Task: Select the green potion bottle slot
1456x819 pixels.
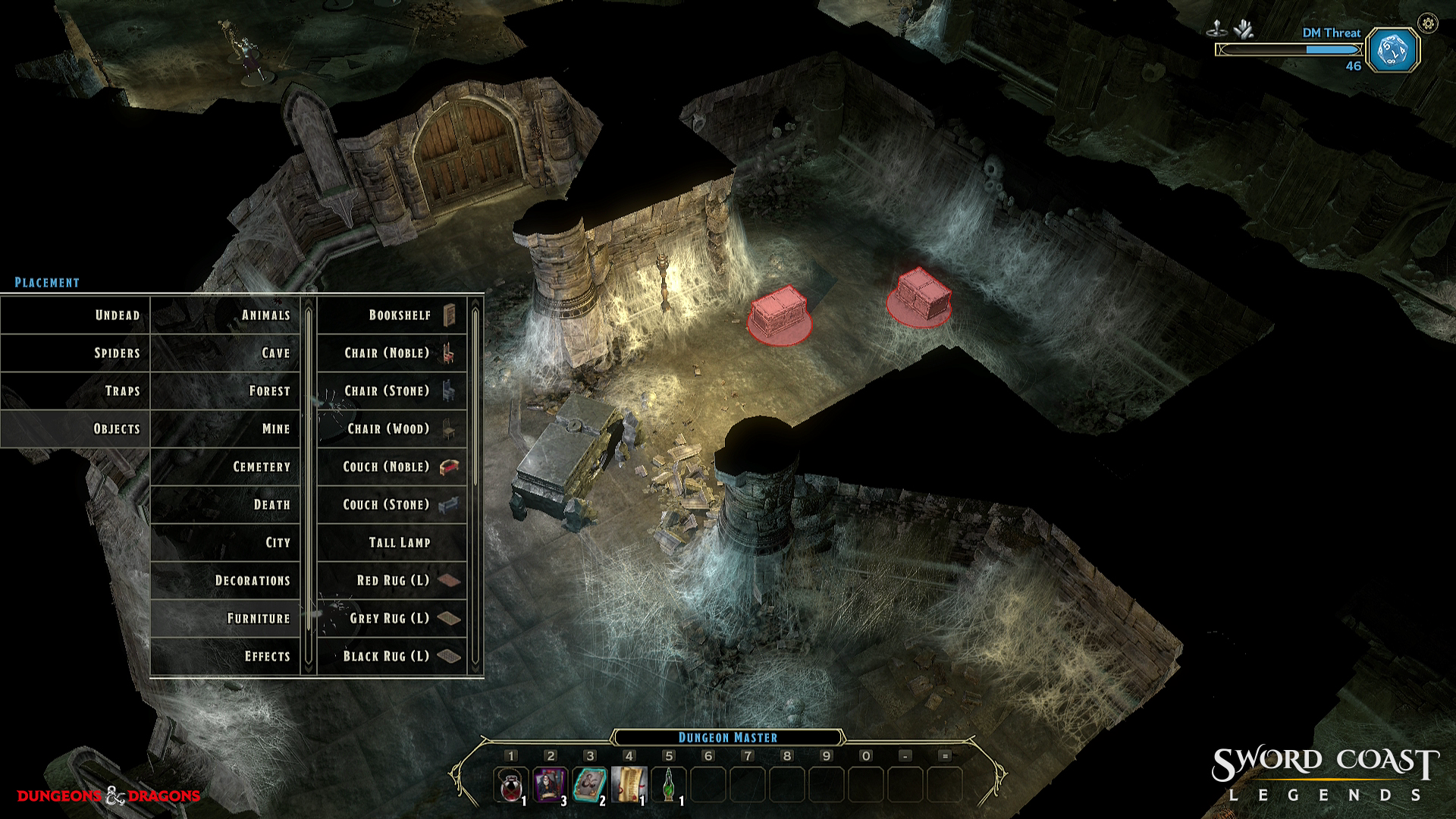Action: [668, 784]
